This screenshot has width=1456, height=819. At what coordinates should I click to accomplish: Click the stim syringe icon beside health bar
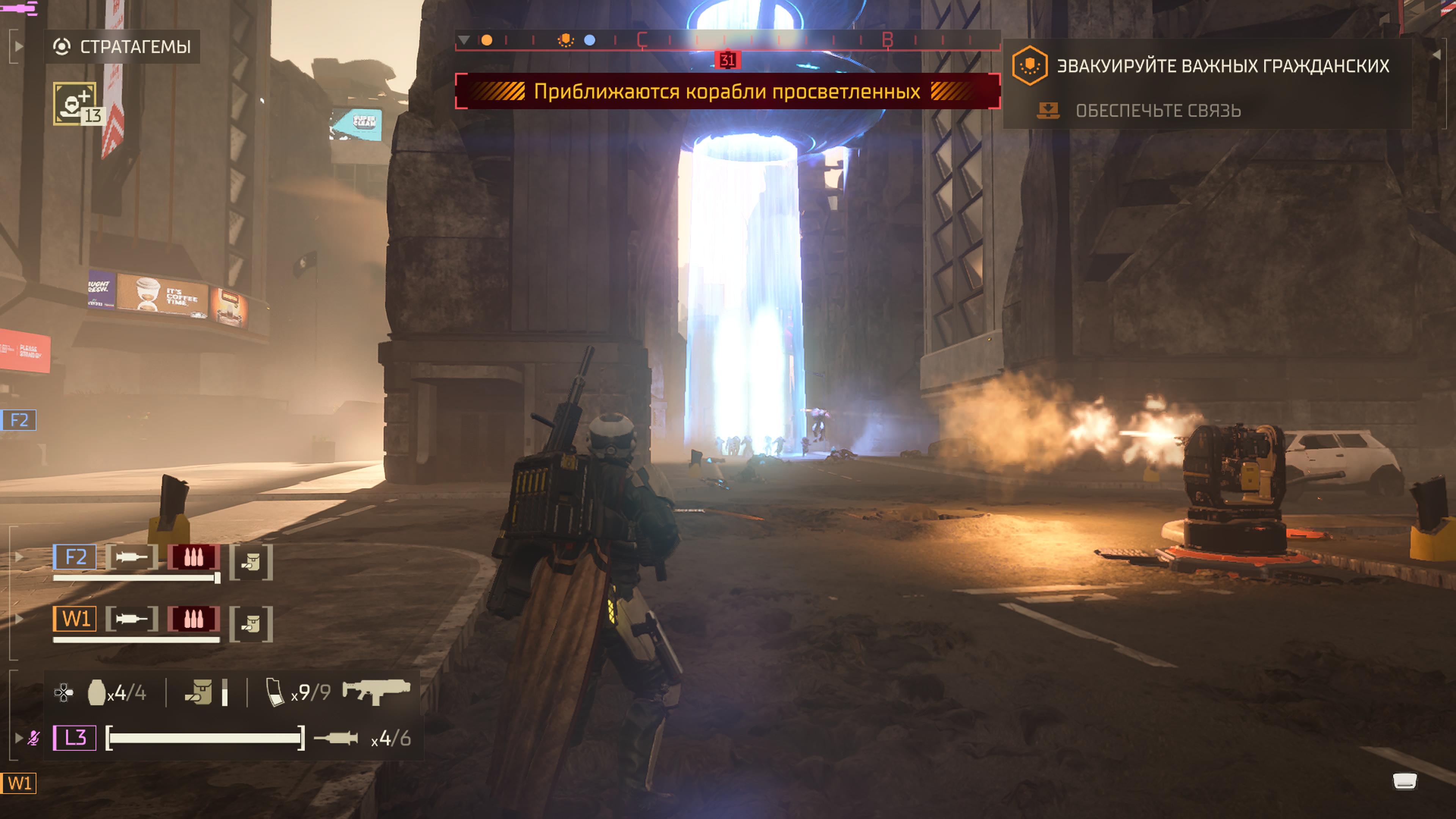click(336, 737)
